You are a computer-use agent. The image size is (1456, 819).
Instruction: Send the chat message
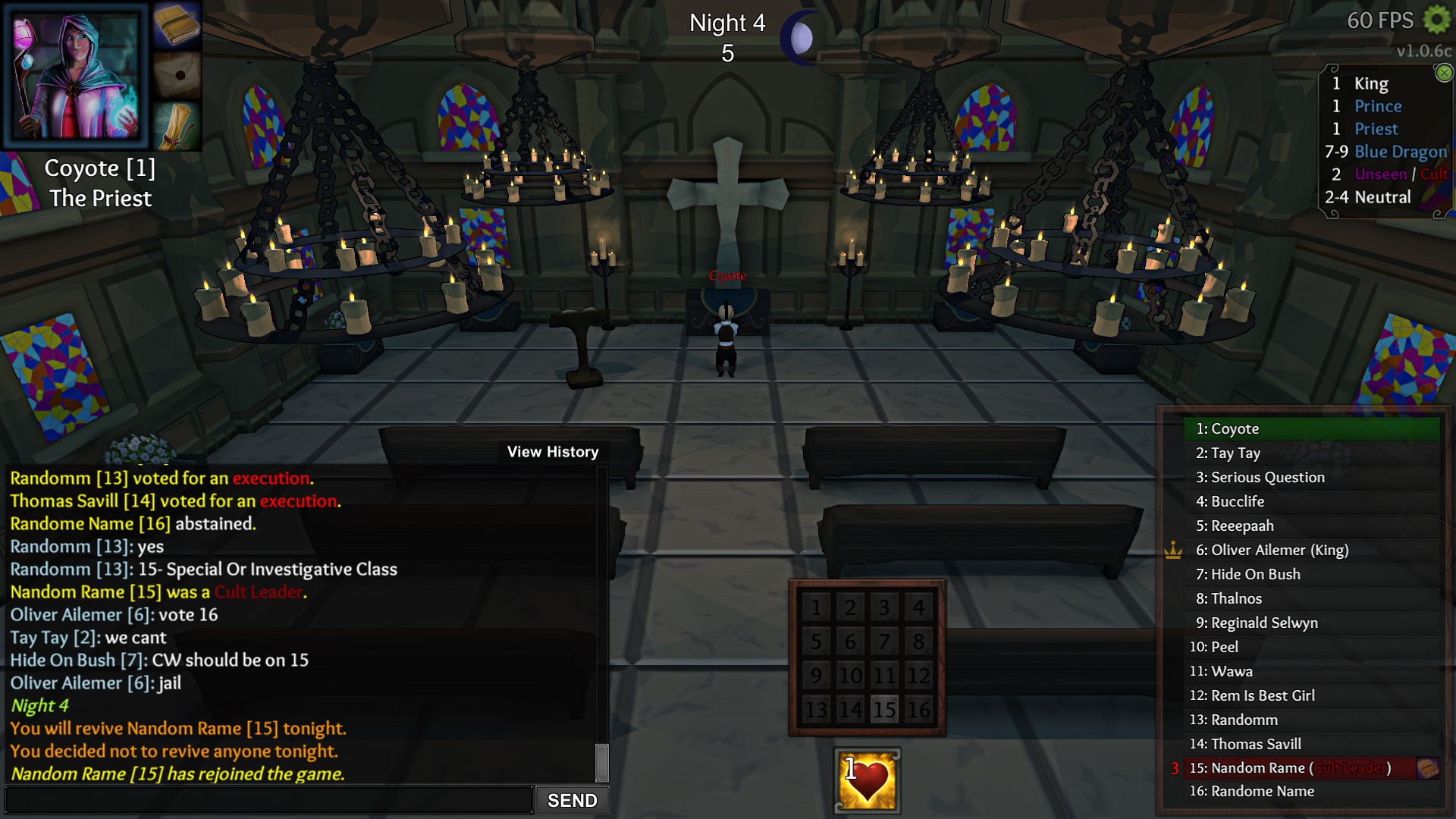point(572,800)
